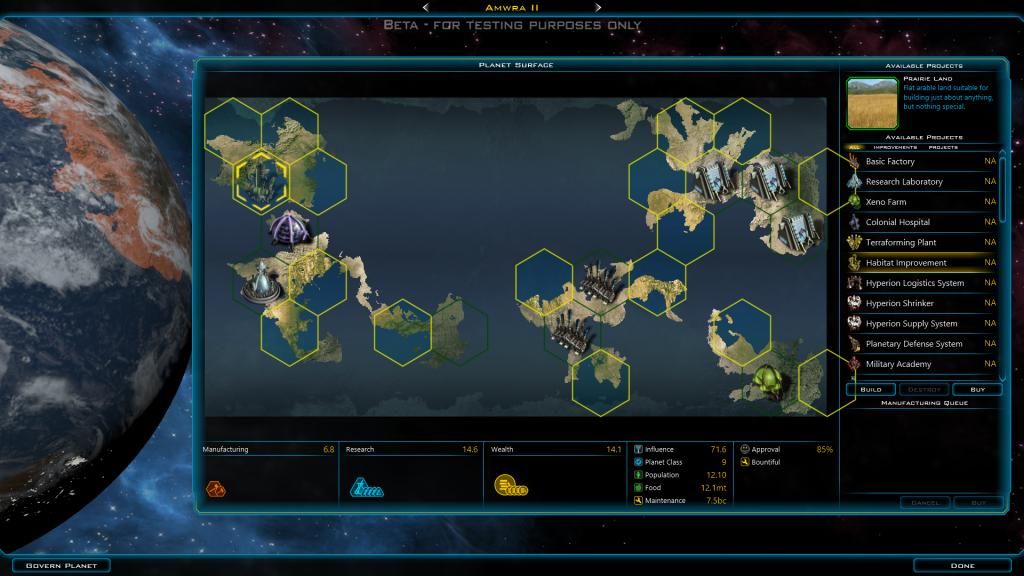
Task: Choose the Research Laboratory project
Action: [x=904, y=182]
